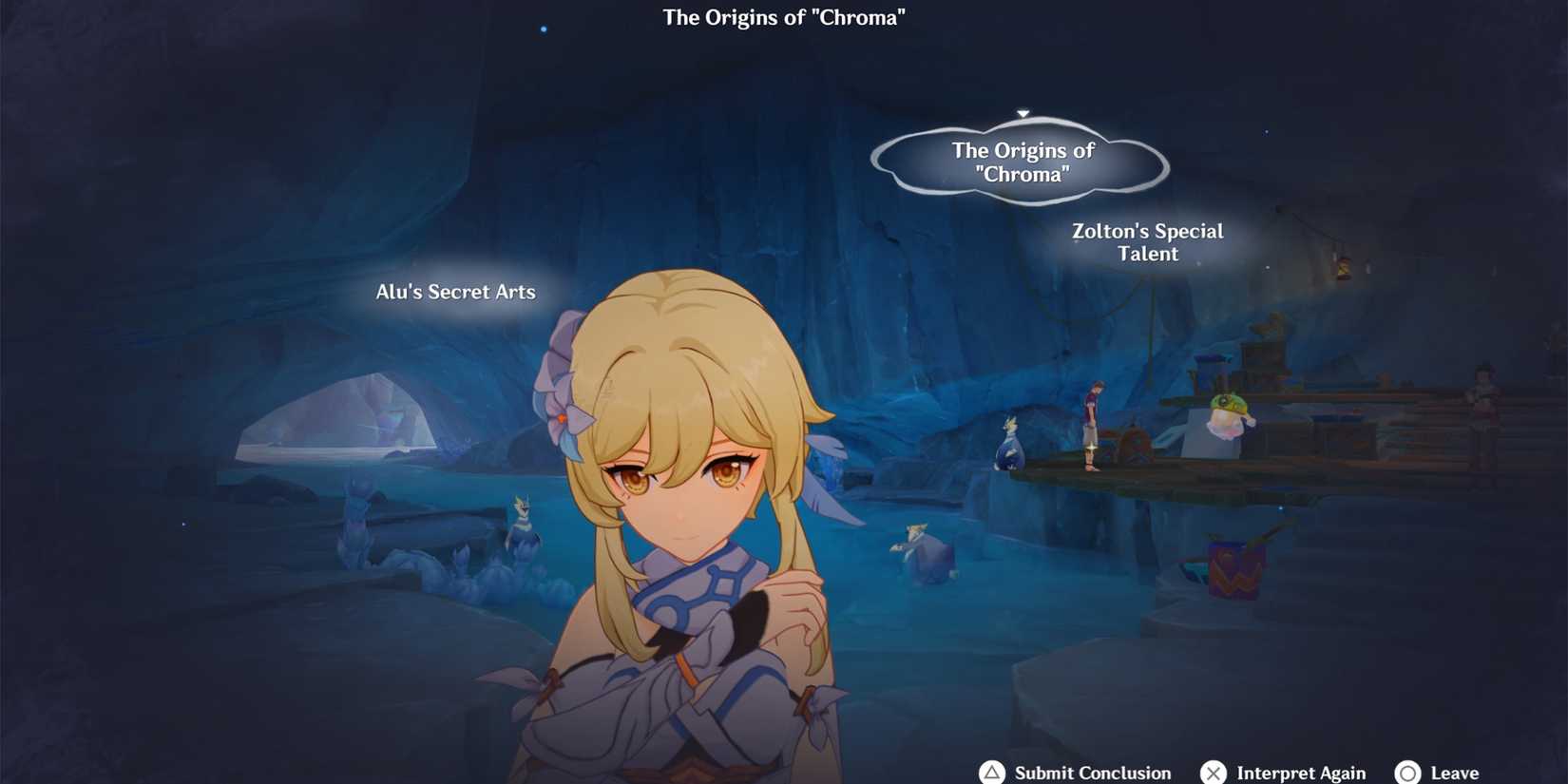
Task: Click the glowing sparkle near Zolton's feet
Action: [x=1091, y=449]
